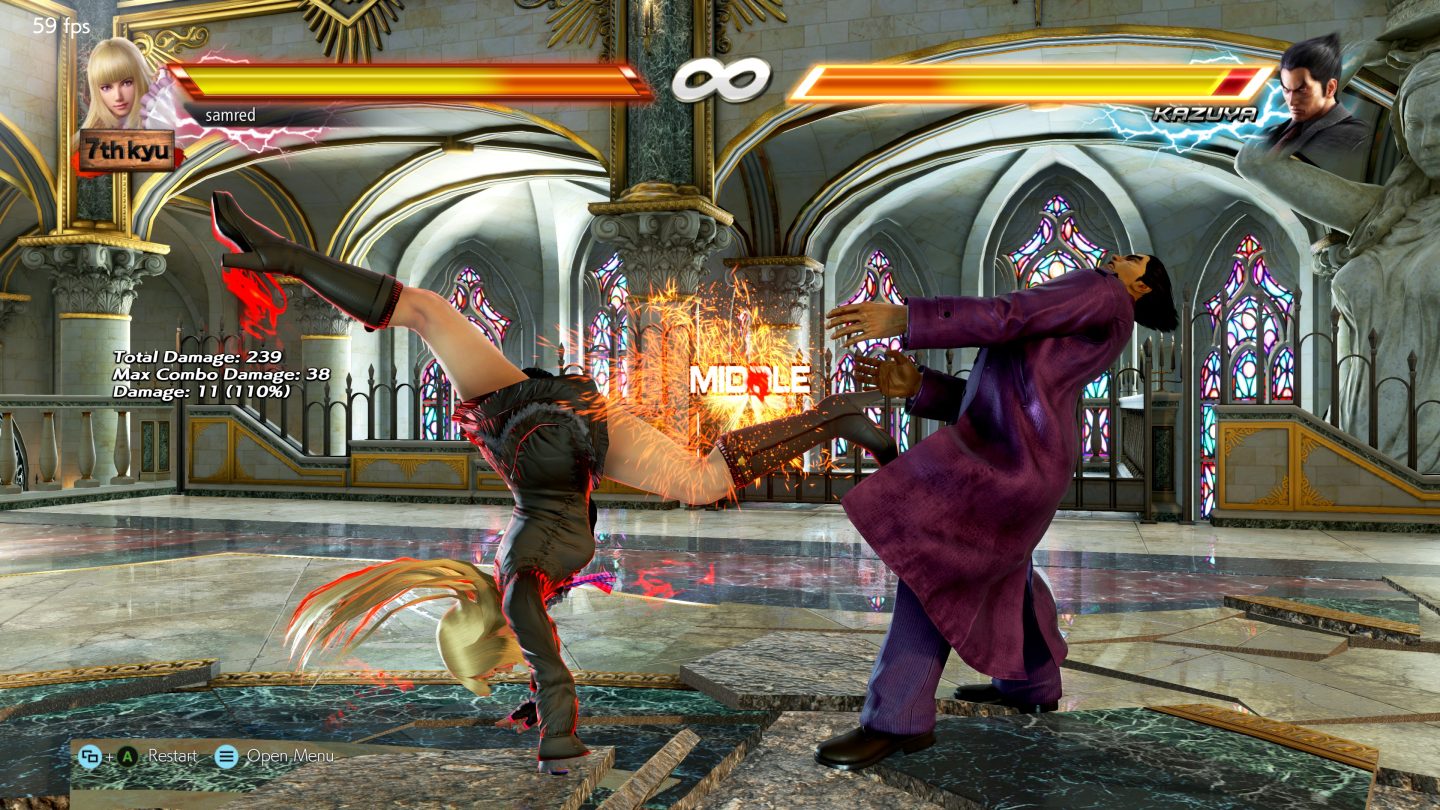
Task: Toggle the Total Damage stats overlay
Action: pos(197,356)
